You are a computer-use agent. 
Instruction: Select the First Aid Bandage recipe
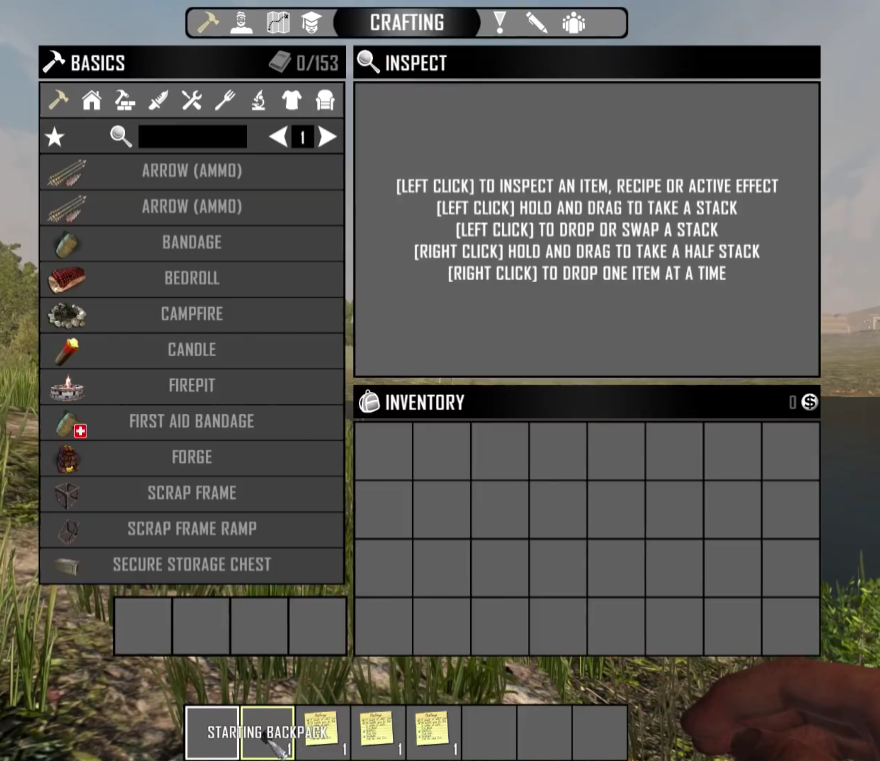tap(191, 421)
